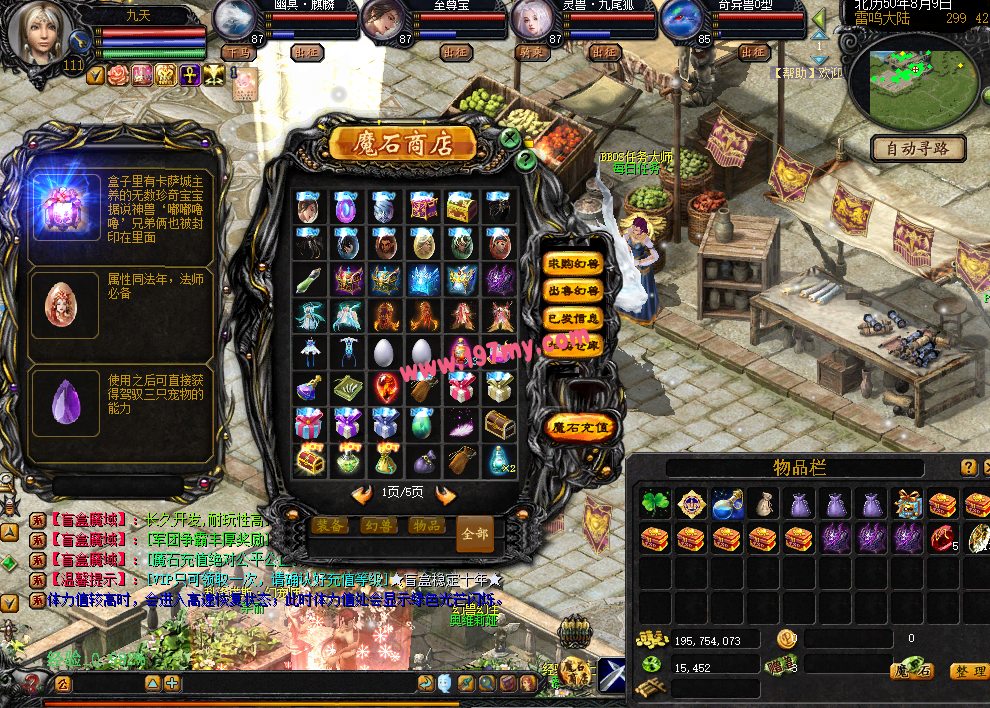
Task: Select the blue potion flask in inventory
Action: [x=727, y=503]
